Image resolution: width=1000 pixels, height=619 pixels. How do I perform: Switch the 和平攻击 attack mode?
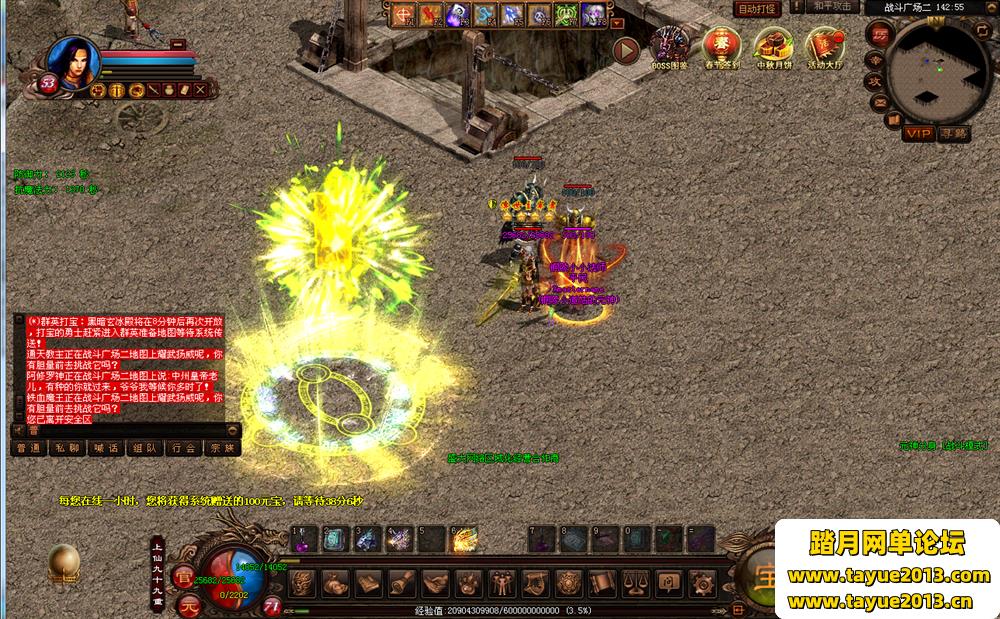tap(831, 7)
